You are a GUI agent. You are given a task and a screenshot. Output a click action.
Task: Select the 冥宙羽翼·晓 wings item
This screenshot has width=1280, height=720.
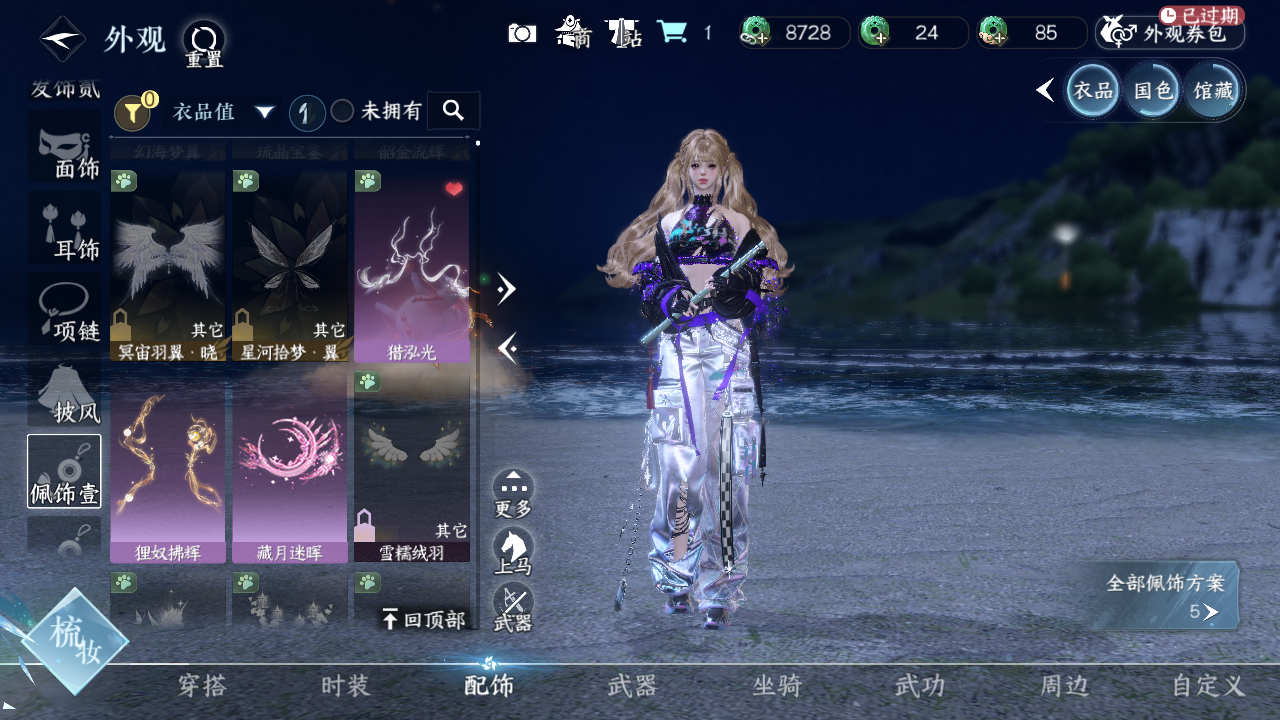168,265
